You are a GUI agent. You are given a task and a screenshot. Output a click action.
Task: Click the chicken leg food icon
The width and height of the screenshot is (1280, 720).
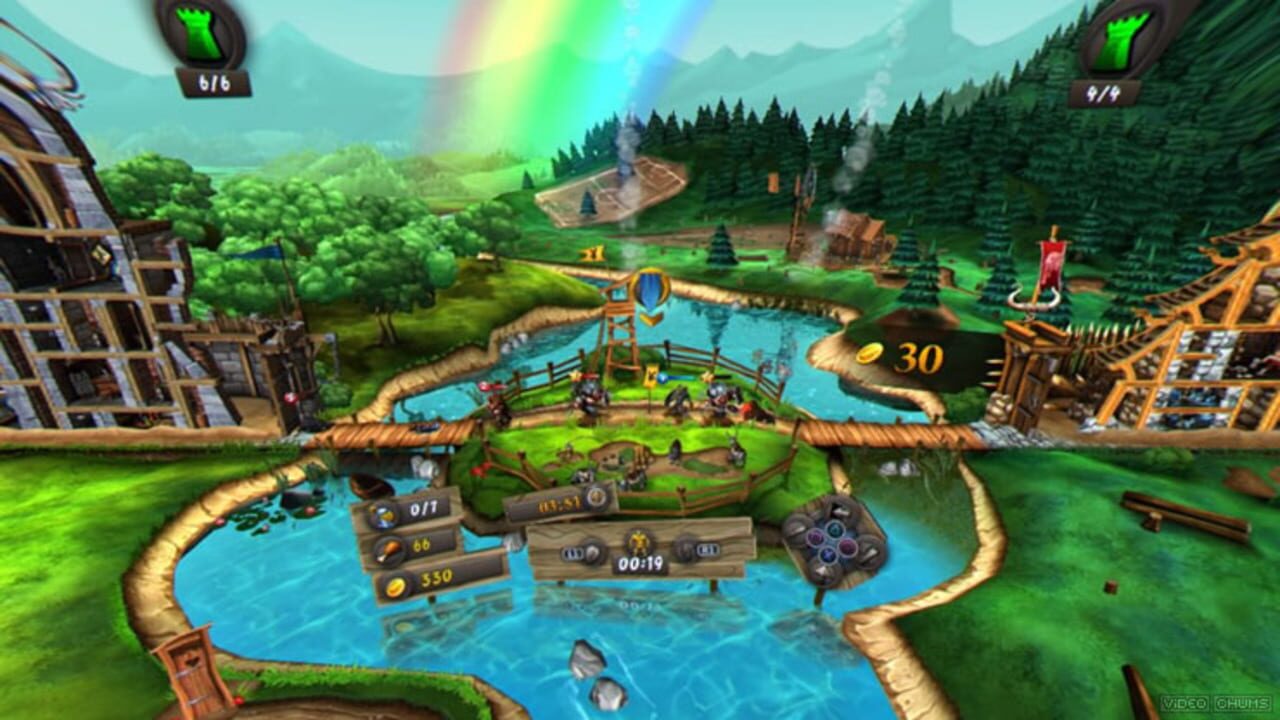pos(390,550)
